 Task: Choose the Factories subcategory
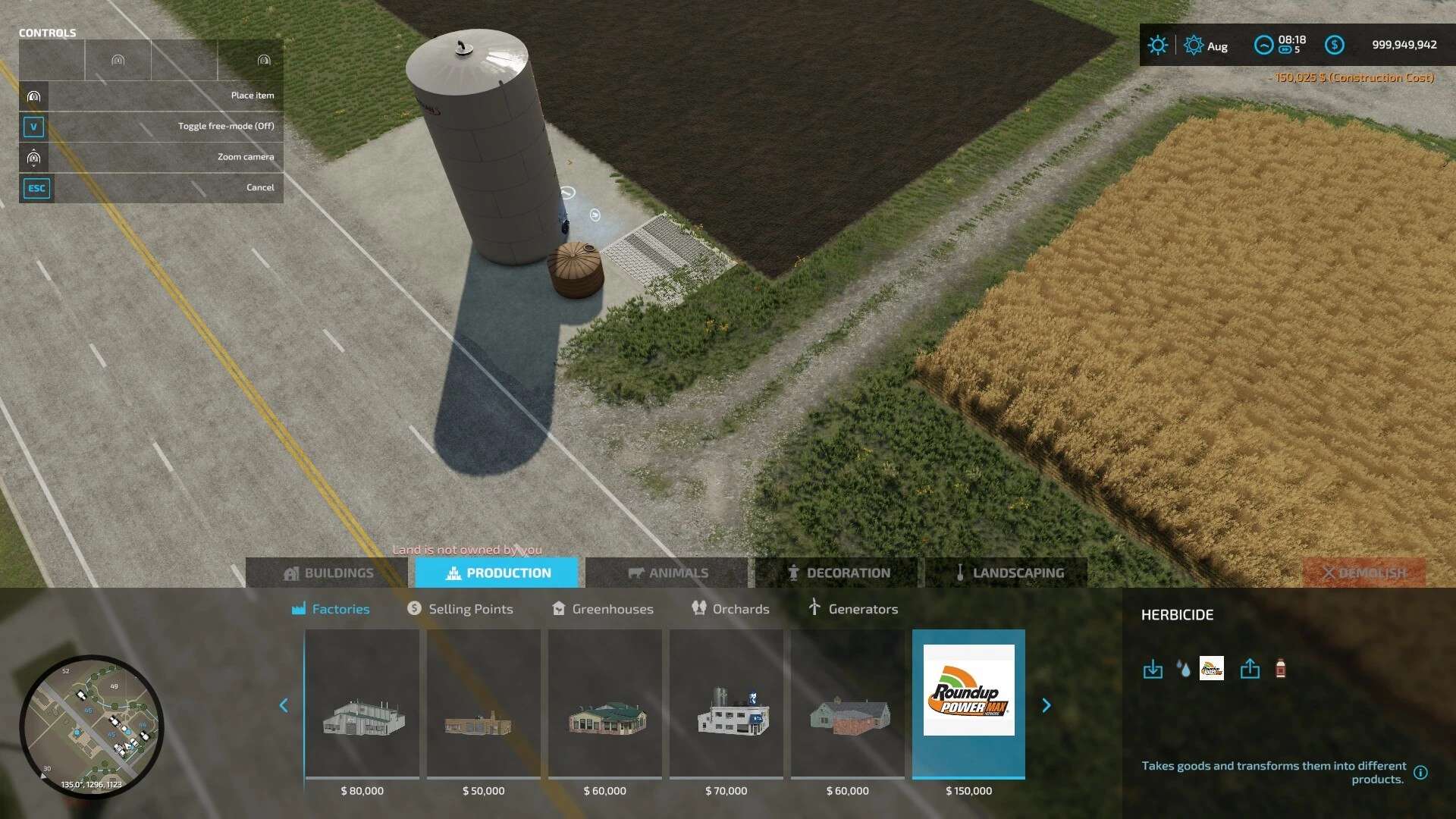(331, 609)
